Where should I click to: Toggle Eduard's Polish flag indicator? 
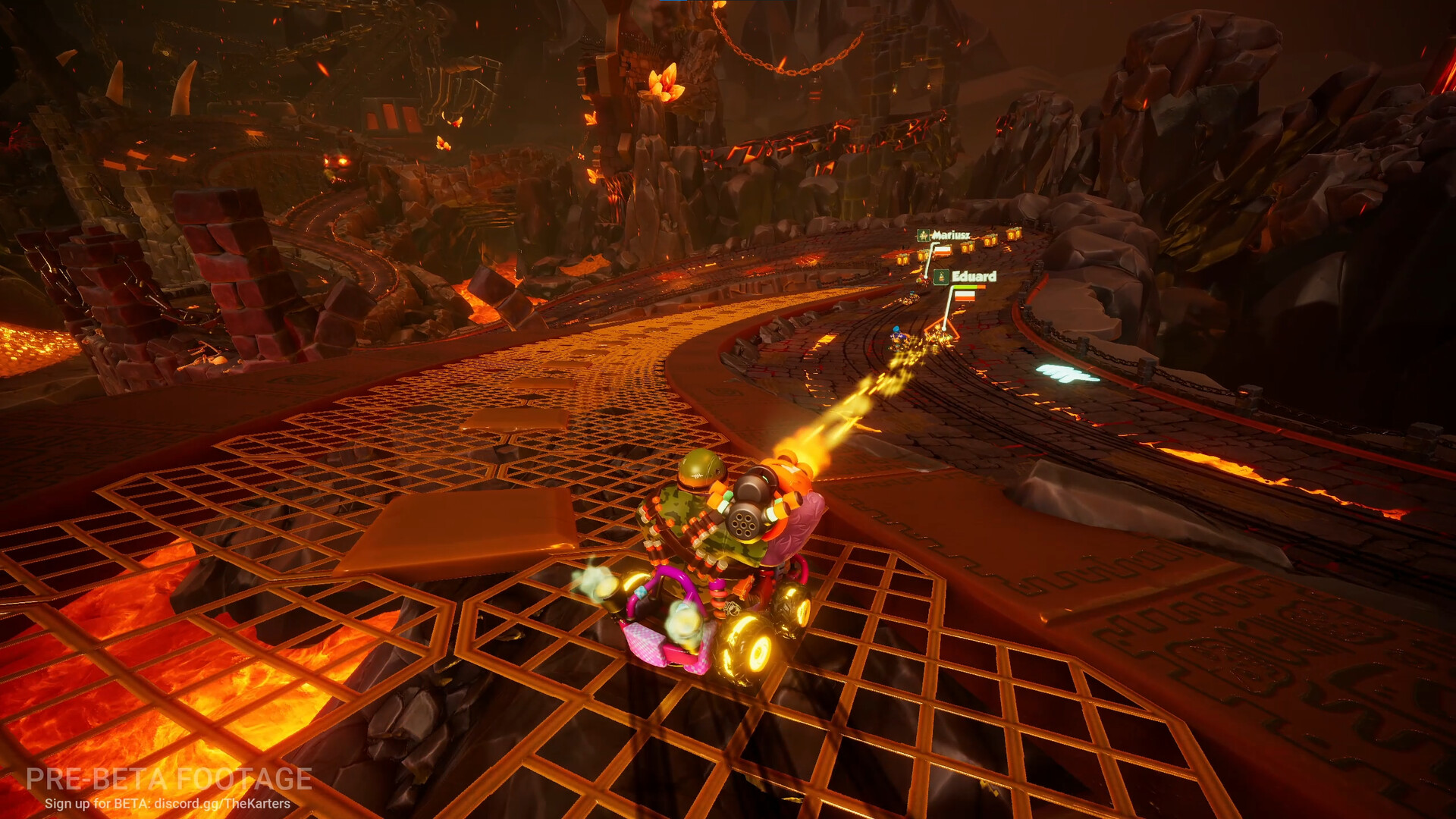point(965,297)
